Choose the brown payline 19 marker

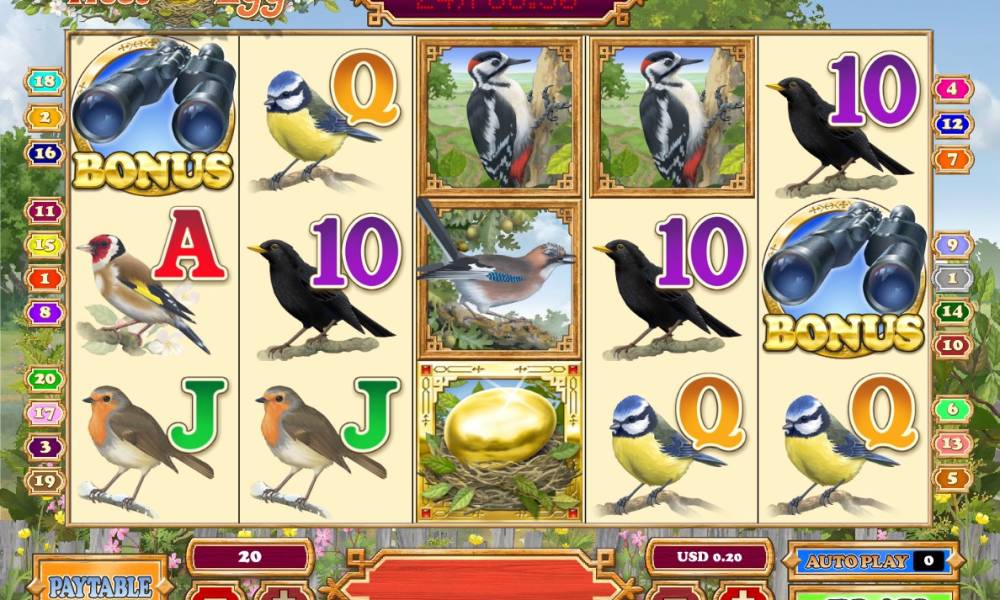point(45,481)
